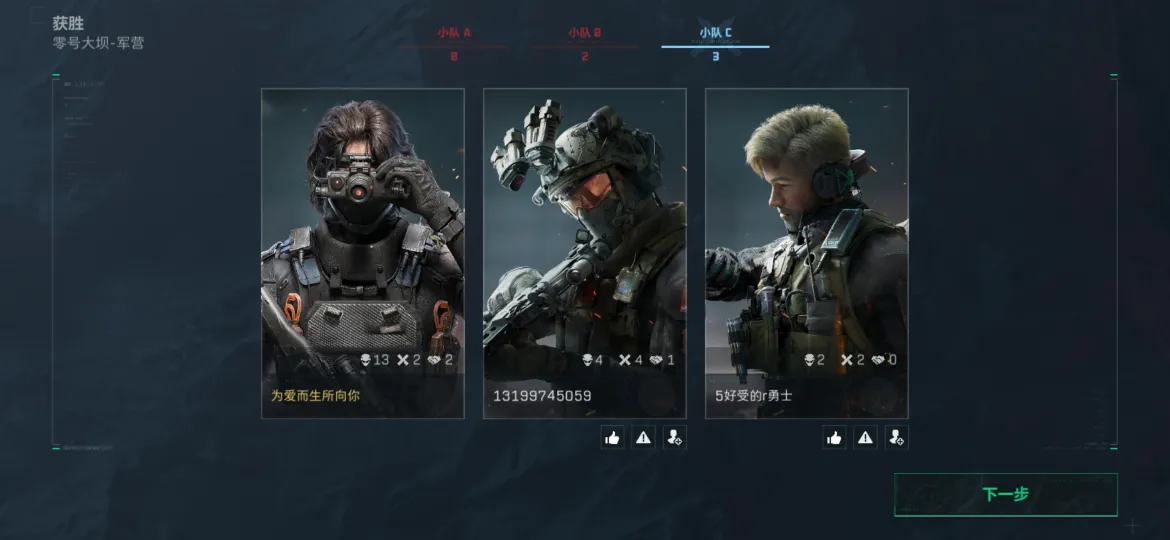Give a thumbs-up to player 13199745059
1170x540 pixels.
pyautogui.click(x=612, y=437)
